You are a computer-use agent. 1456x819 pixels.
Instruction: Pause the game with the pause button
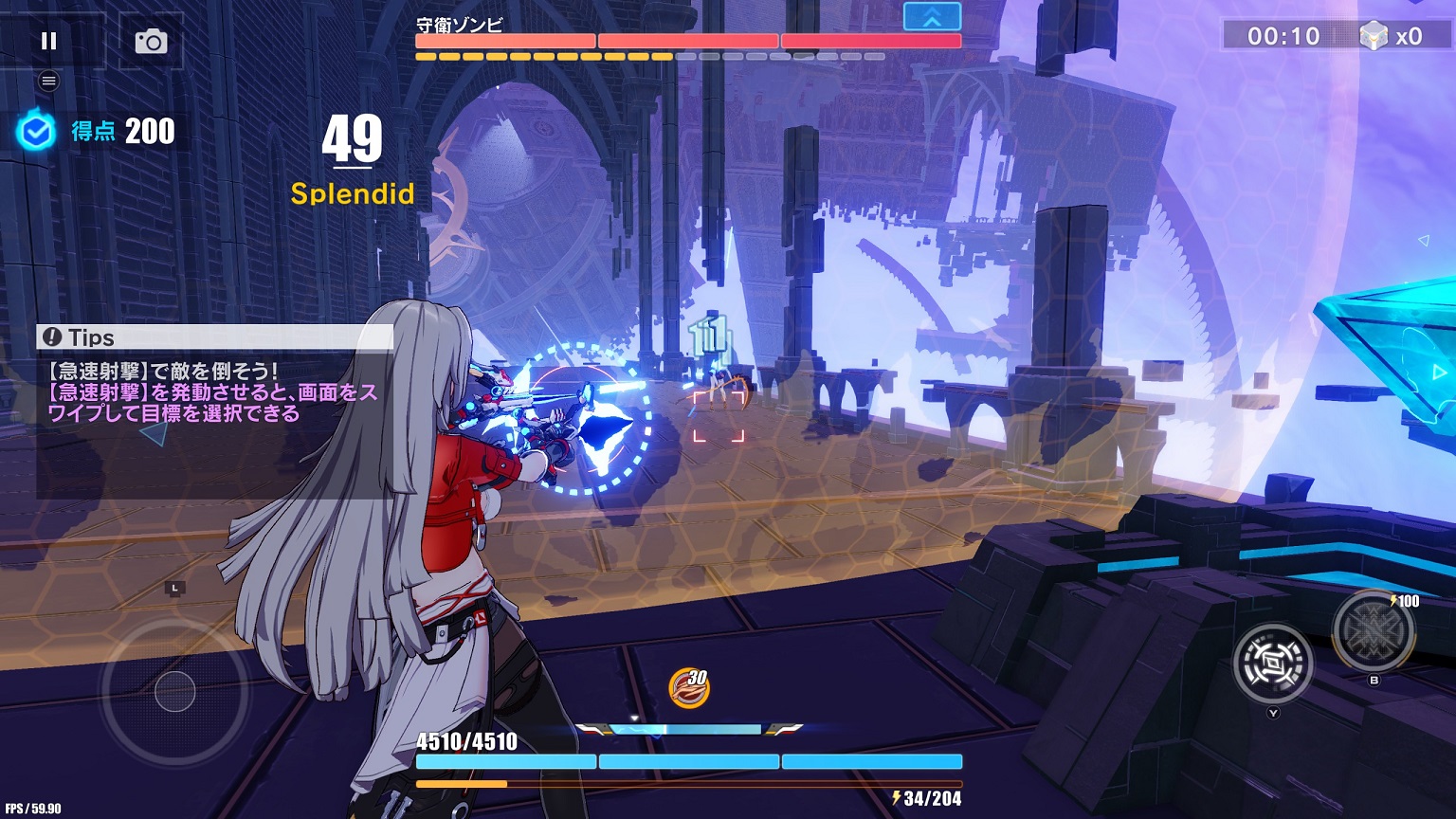coord(48,41)
